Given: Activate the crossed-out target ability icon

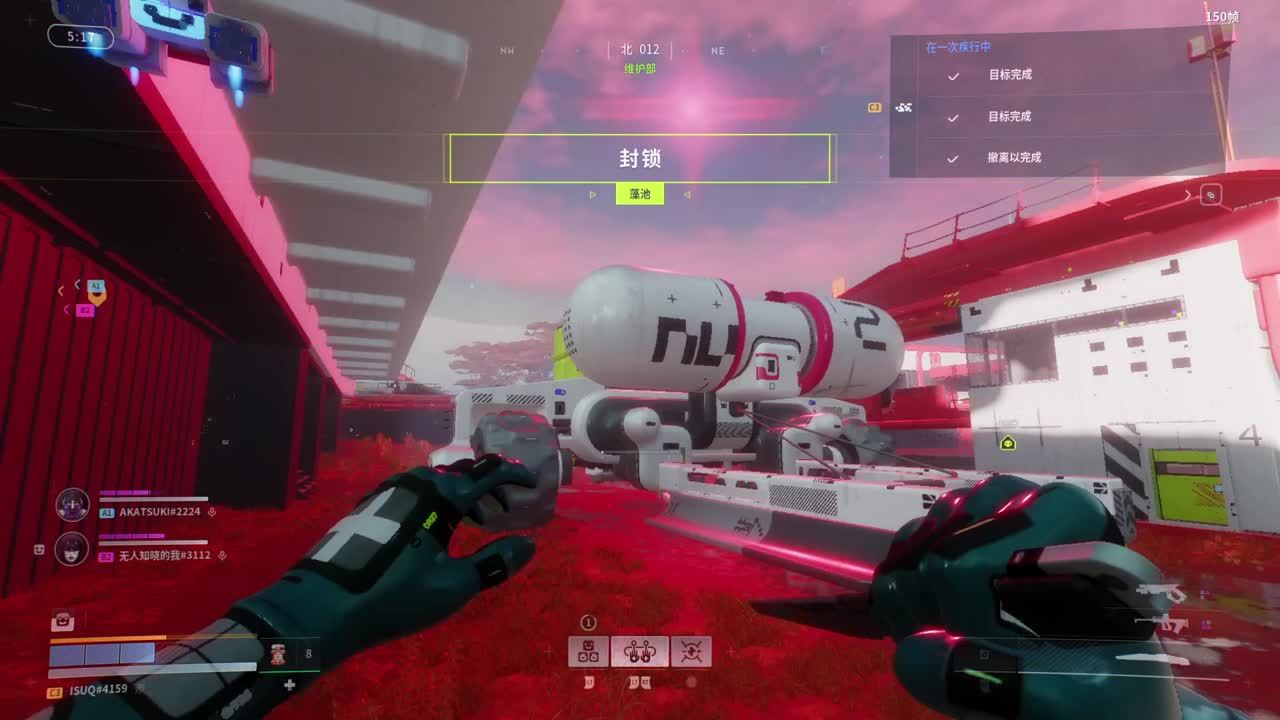Looking at the screenshot, I should coord(691,652).
